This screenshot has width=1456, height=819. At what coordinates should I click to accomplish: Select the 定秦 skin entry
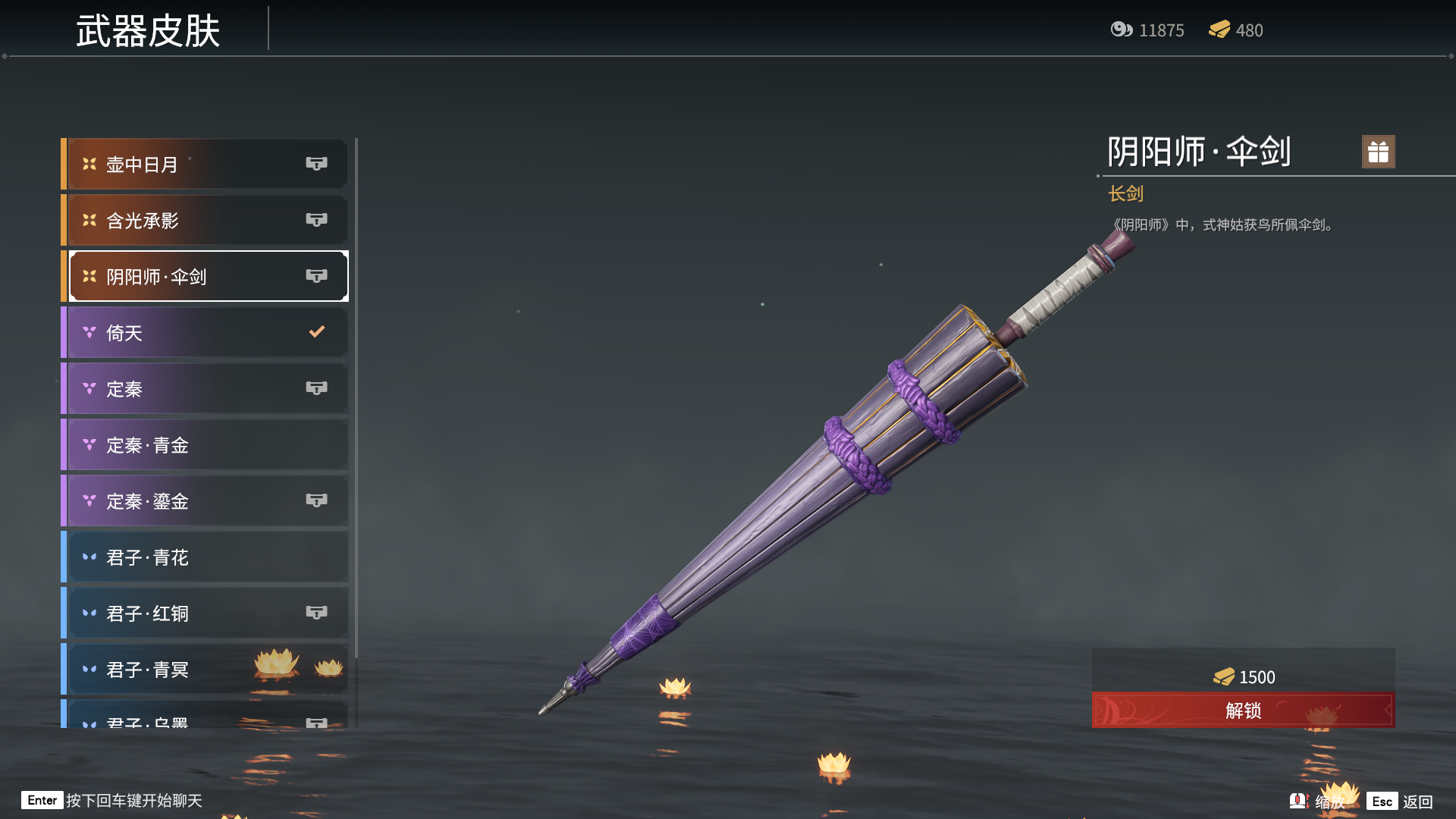[x=206, y=388]
